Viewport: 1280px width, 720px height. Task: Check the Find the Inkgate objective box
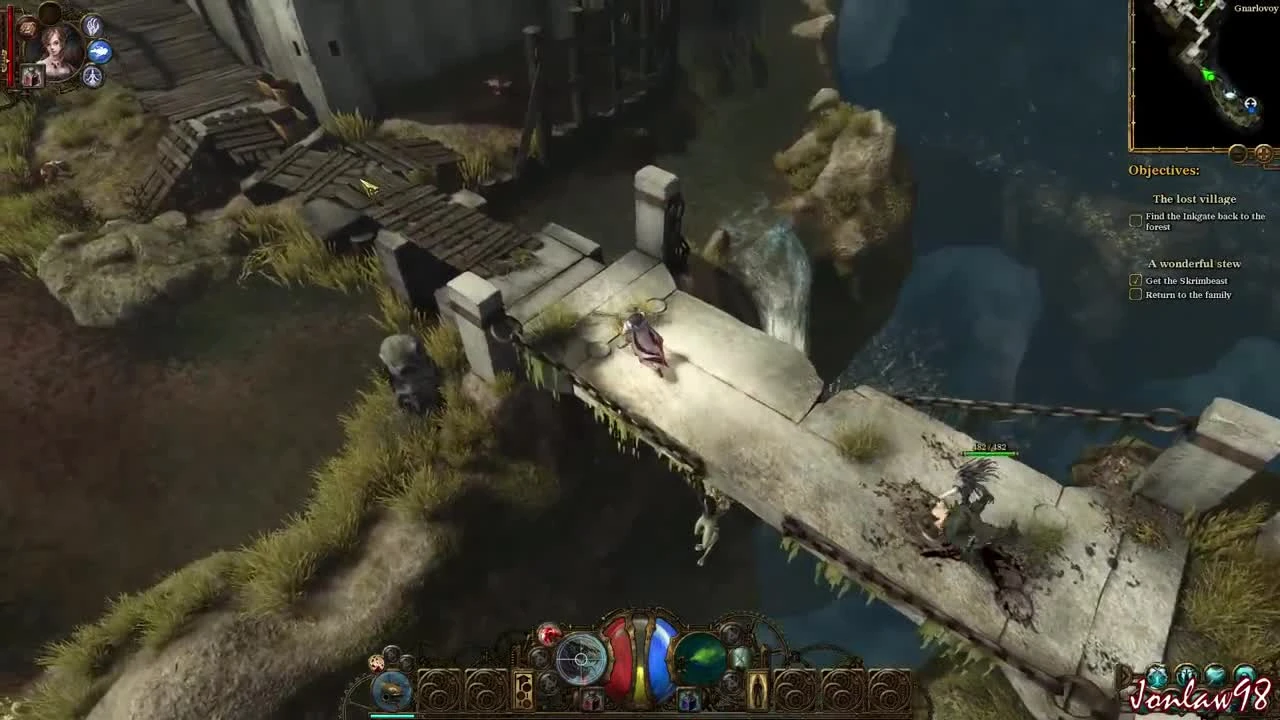pyautogui.click(x=1136, y=220)
